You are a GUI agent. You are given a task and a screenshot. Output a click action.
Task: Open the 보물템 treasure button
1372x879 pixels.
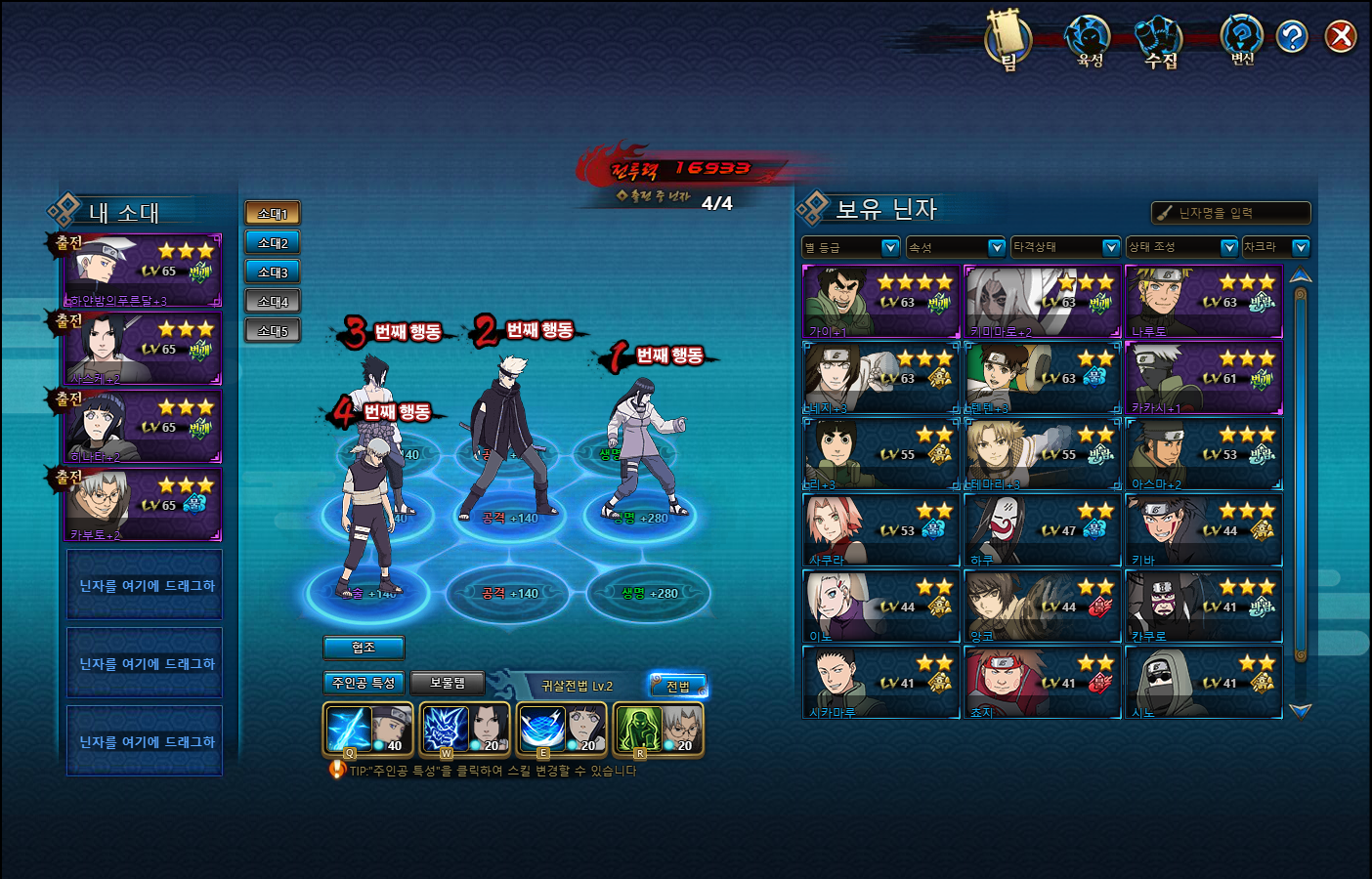coord(448,683)
